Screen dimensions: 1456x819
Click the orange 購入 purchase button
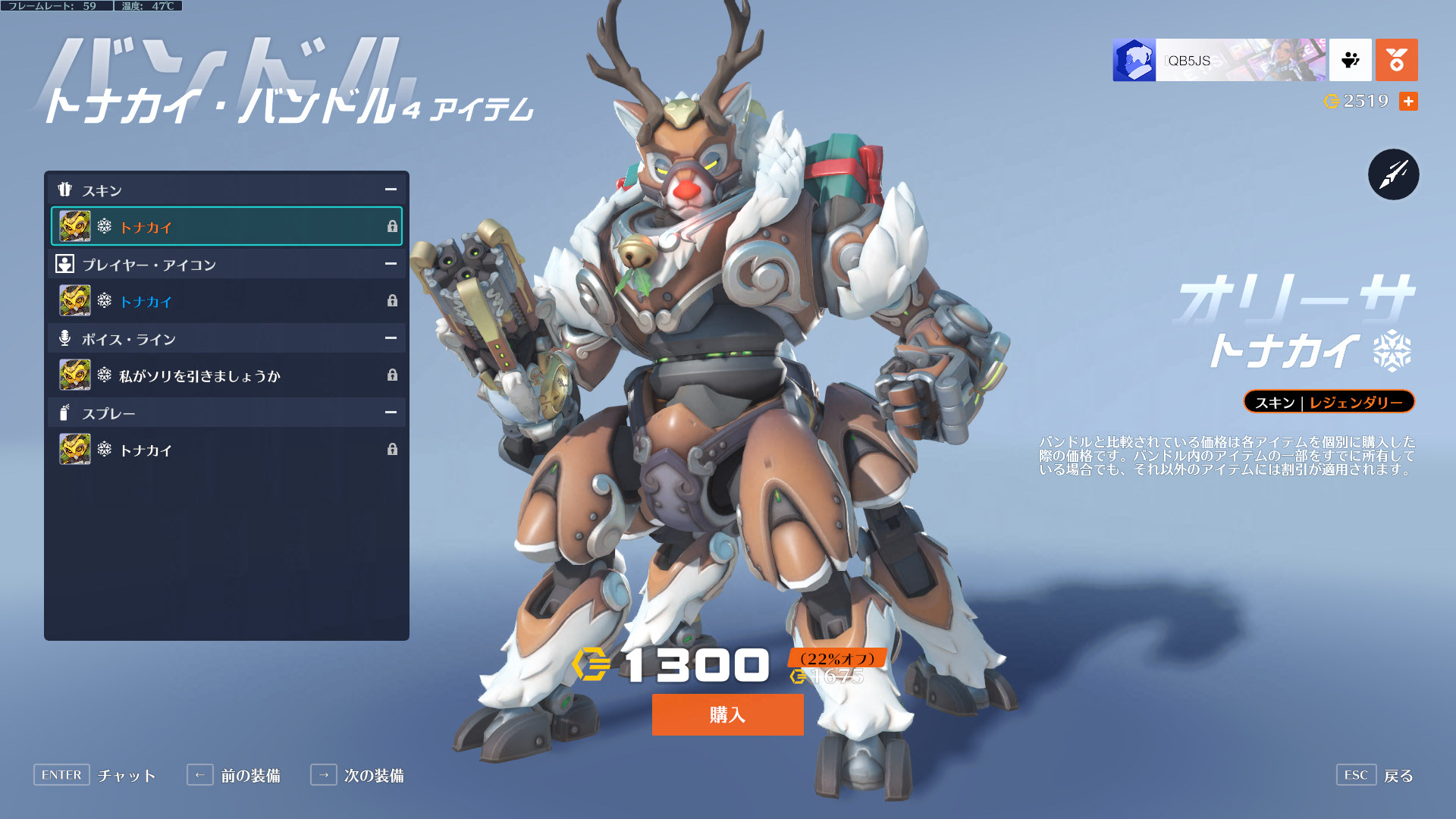(x=727, y=714)
